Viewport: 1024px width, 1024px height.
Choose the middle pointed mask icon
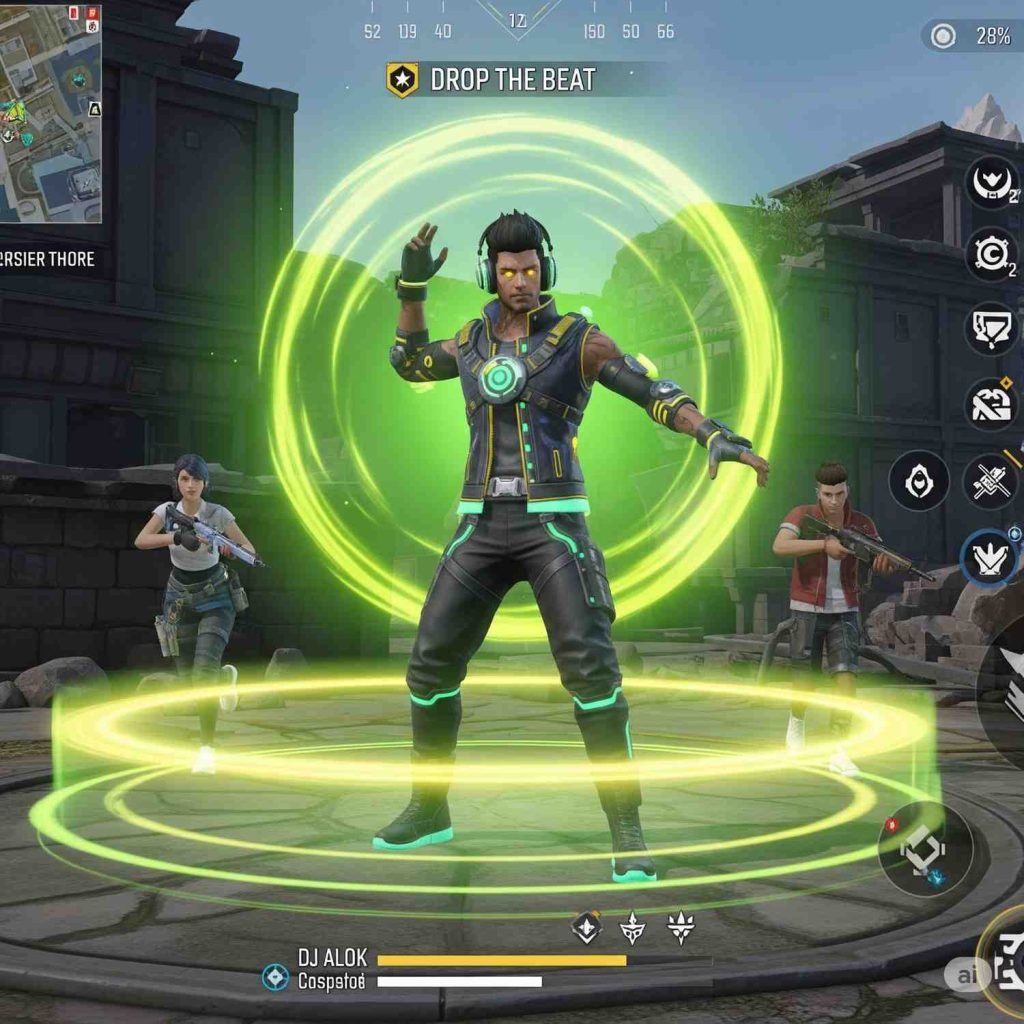[x=632, y=929]
